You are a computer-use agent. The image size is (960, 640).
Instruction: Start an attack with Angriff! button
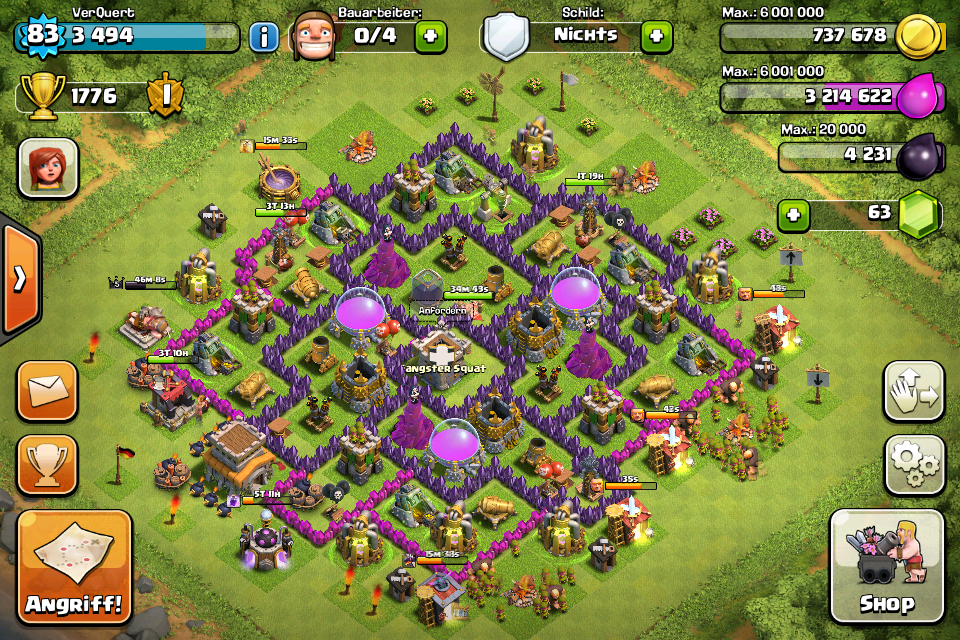click(x=74, y=567)
